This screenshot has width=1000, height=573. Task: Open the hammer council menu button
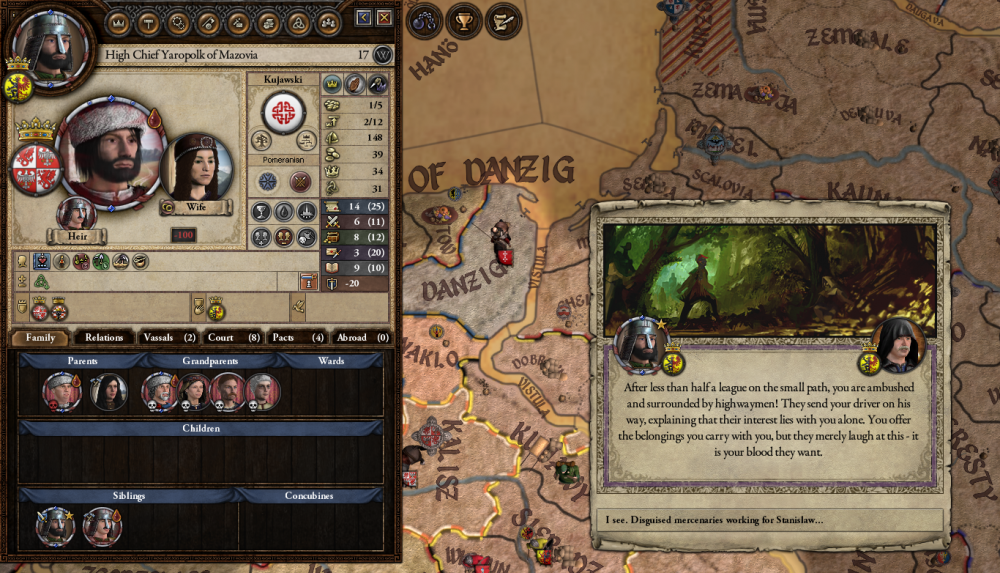point(147,21)
